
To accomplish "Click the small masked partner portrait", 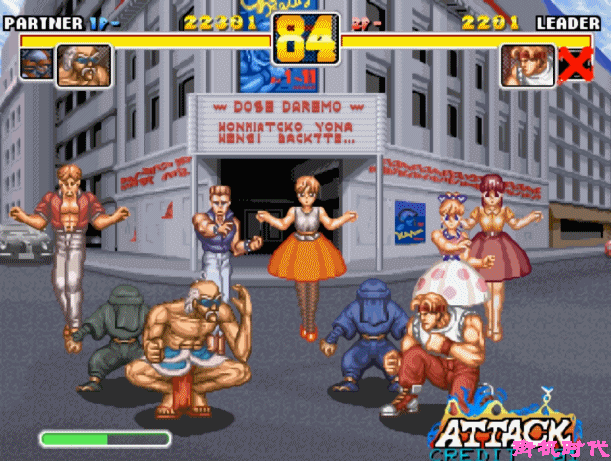I will (x=35, y=63).
